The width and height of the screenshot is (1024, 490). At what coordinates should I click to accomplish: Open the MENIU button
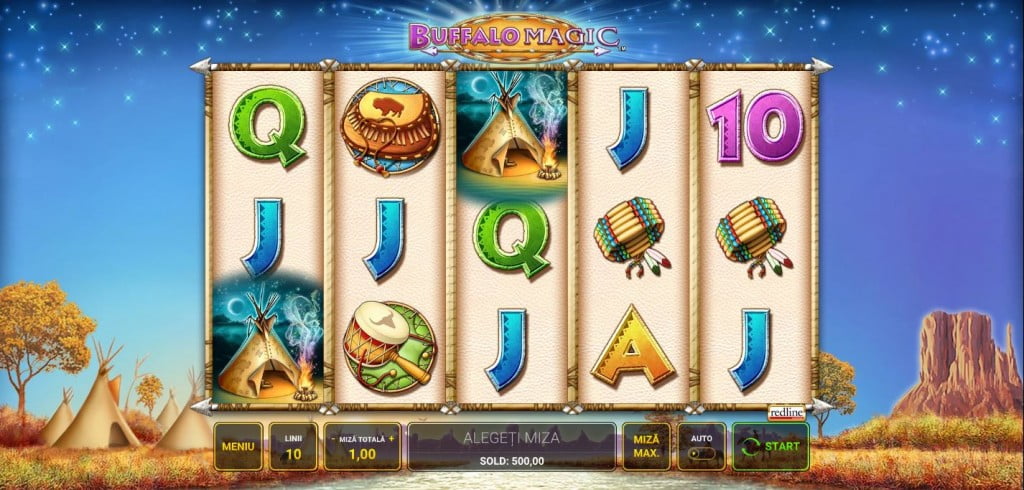coord(238,446)
